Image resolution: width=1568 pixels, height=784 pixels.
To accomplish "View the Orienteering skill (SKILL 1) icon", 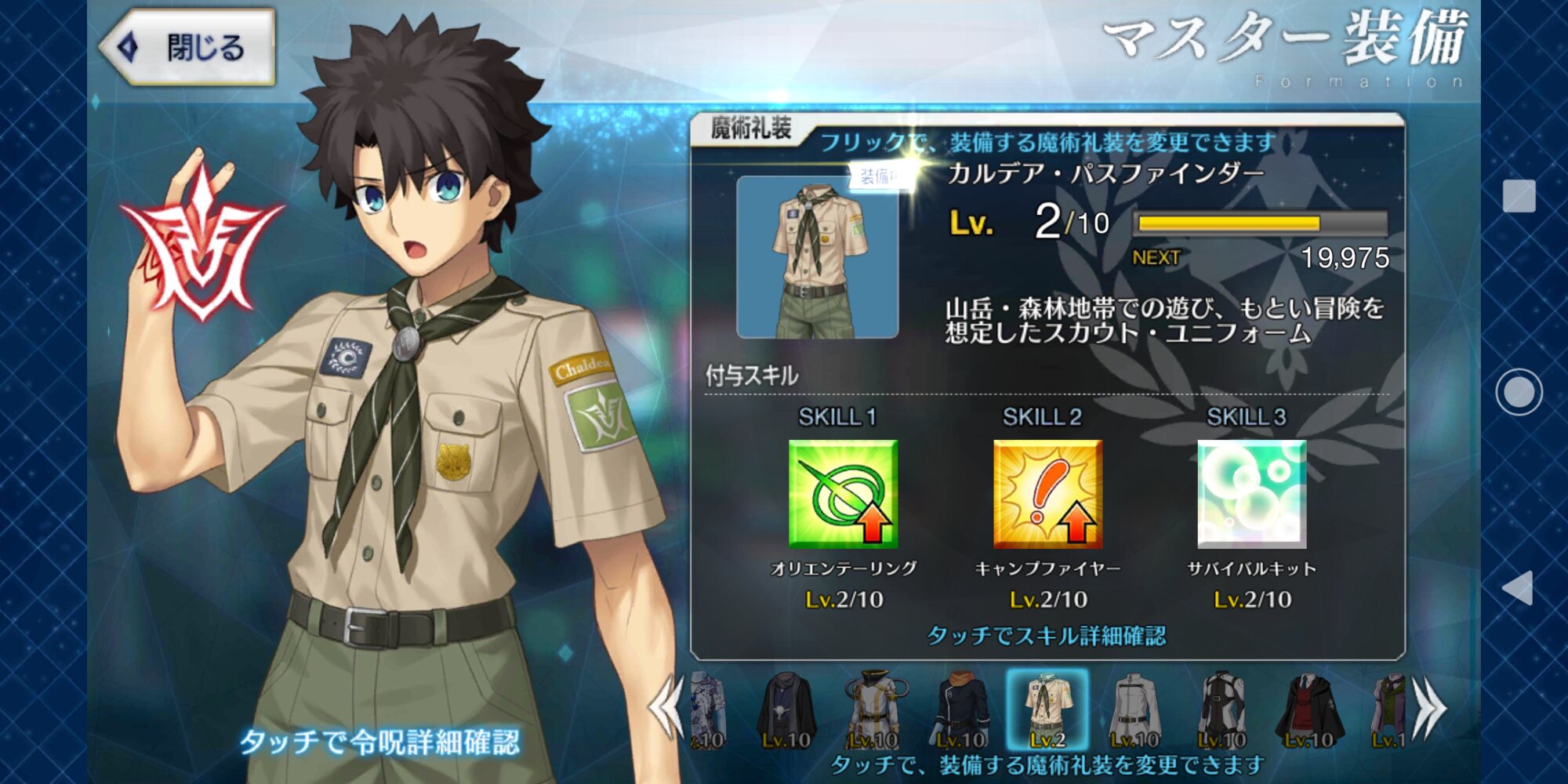I will pyautogui.click(x=843, y=494).
